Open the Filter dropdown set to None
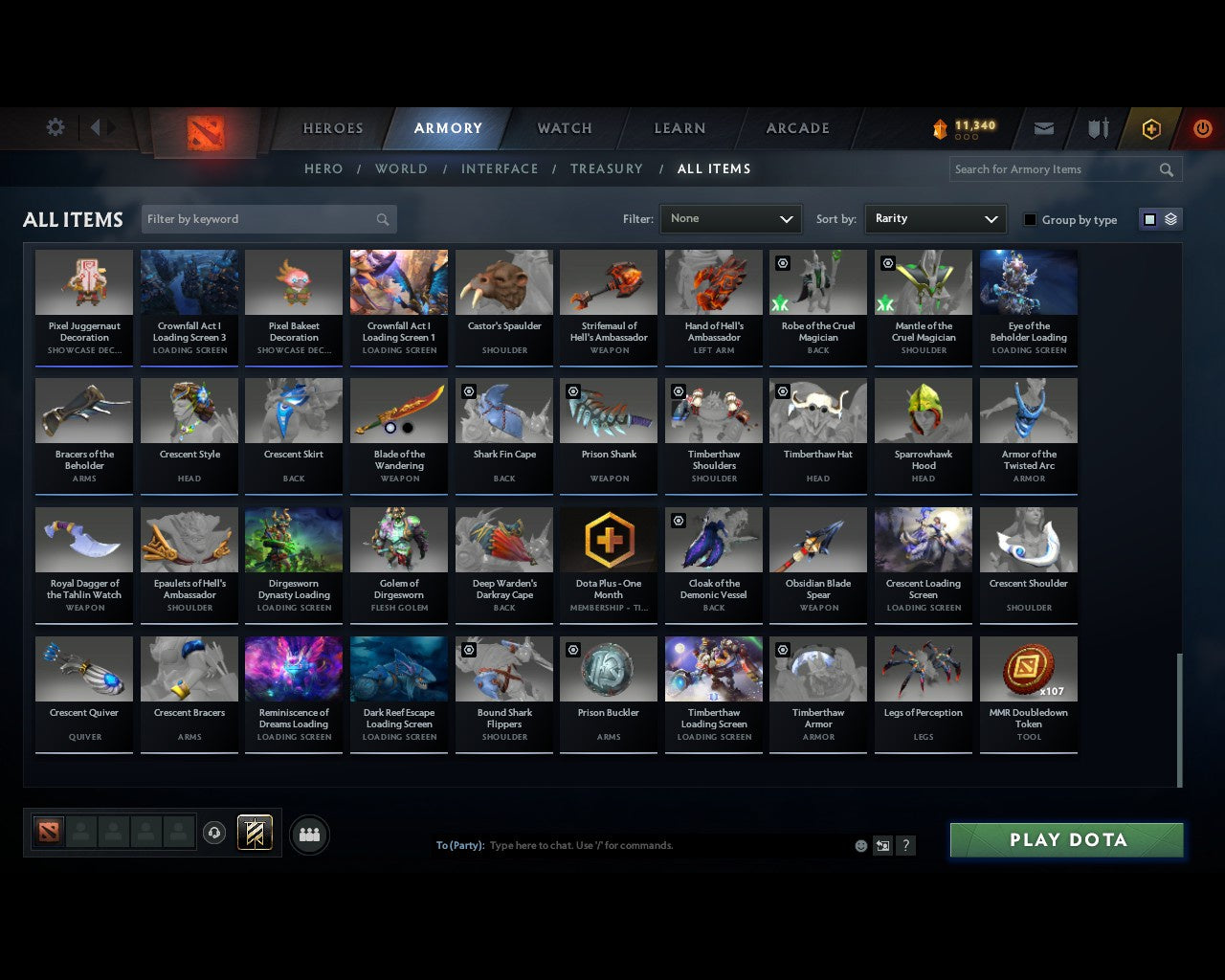The height and width of the screenshot is (980, 1225). pyautogui.click(x=730, y=218)
